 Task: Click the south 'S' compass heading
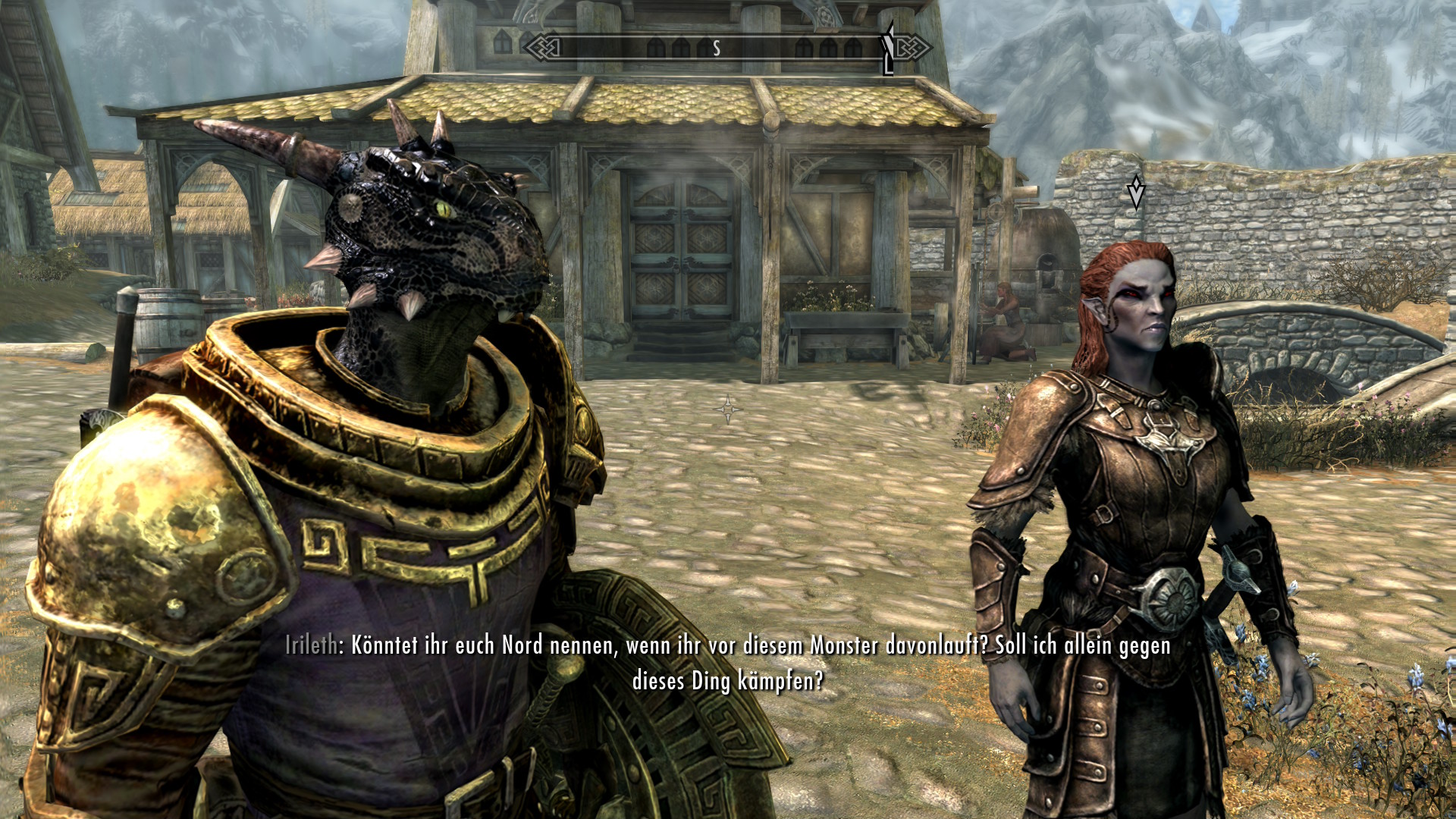[716, 49]
